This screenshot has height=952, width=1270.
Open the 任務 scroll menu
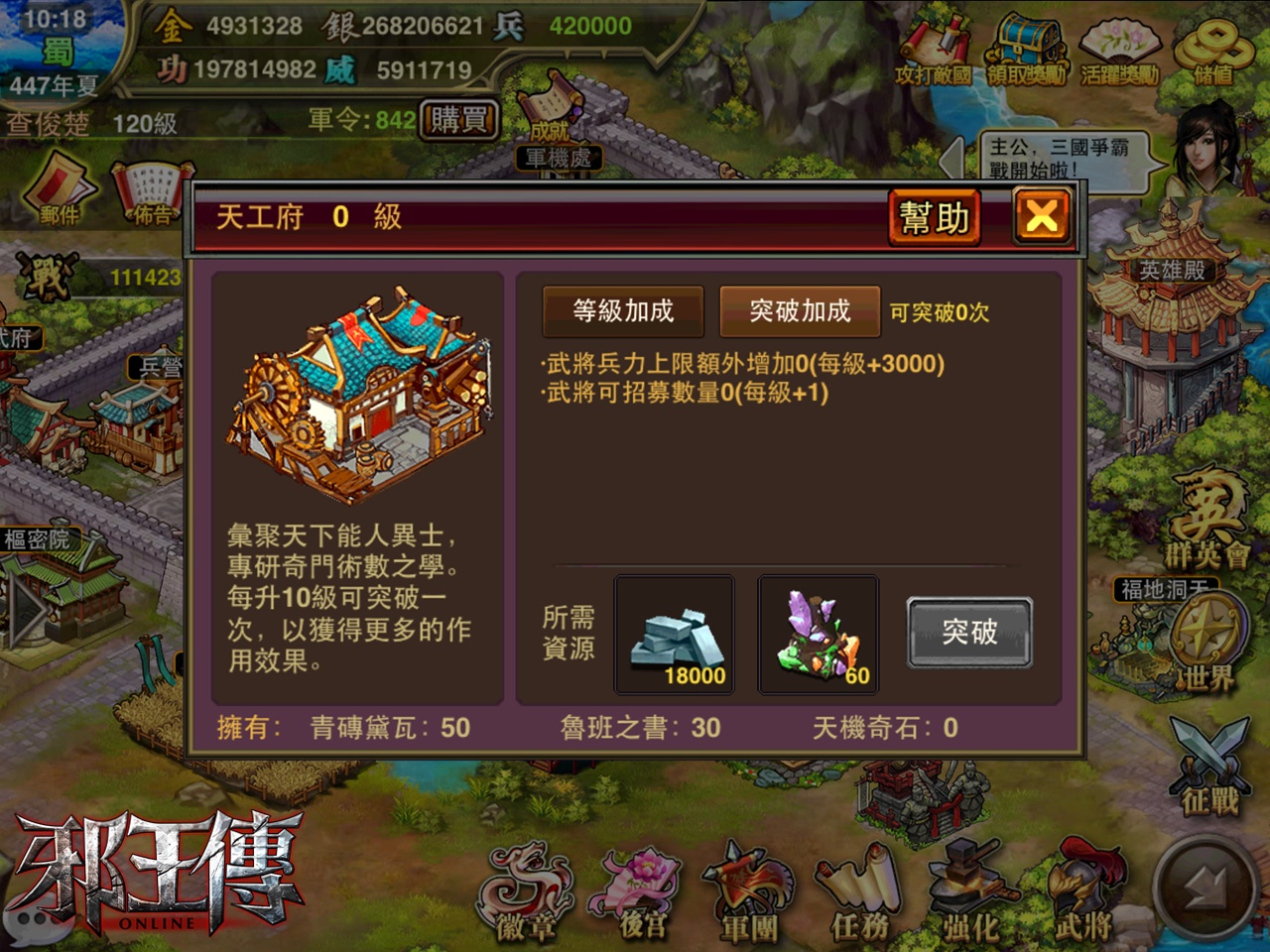coord(858,888)
